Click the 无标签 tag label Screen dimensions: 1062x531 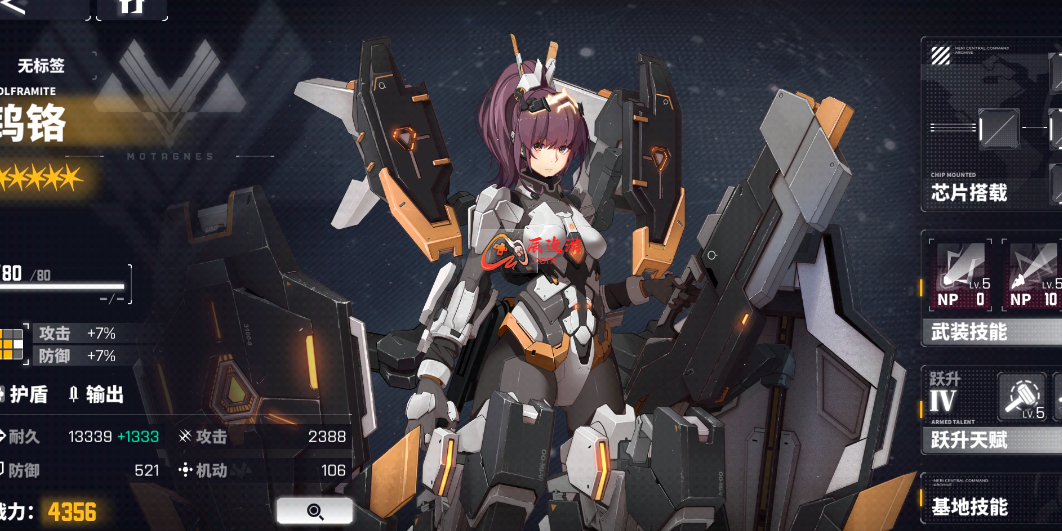tap(41, 66)
